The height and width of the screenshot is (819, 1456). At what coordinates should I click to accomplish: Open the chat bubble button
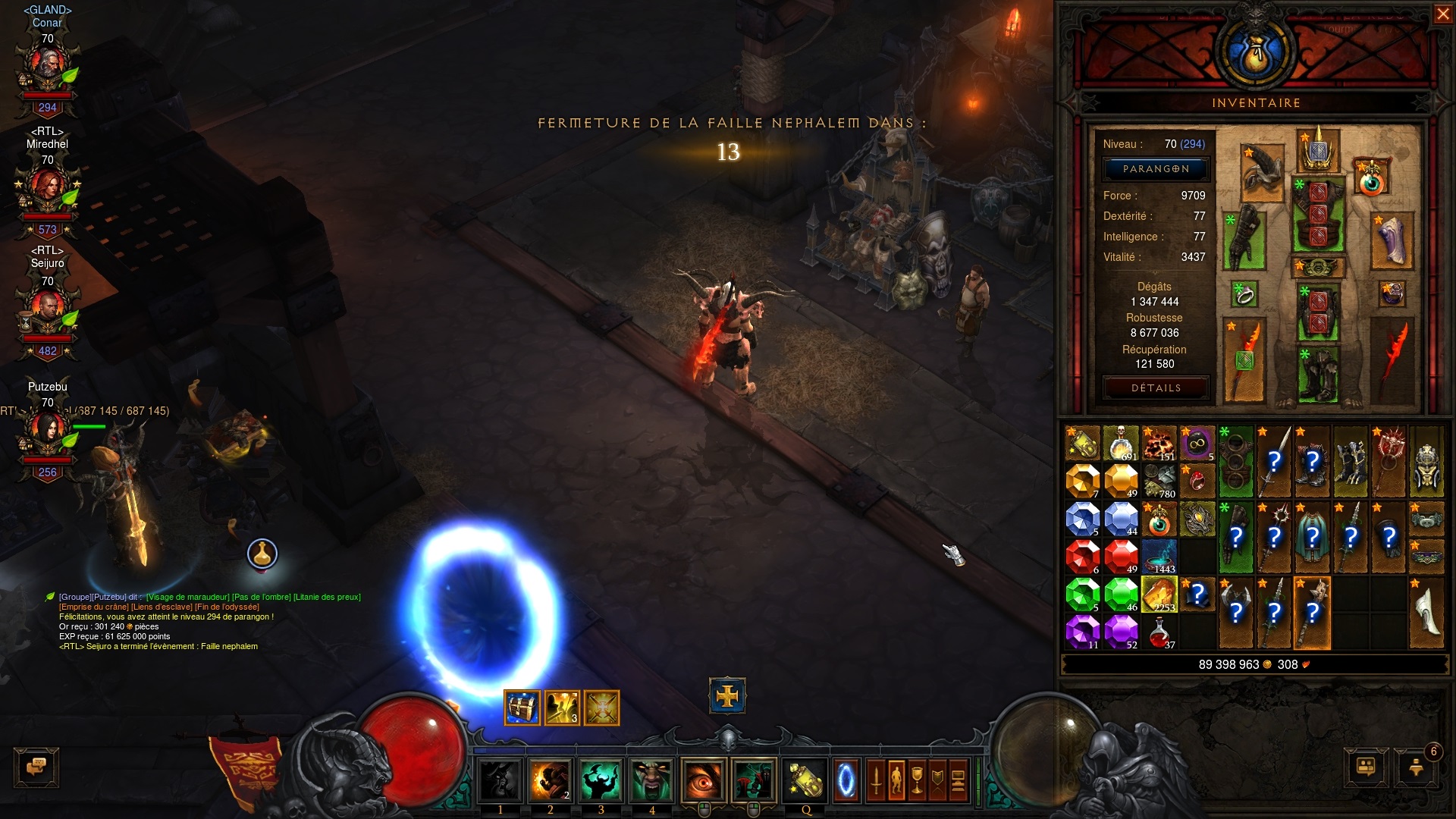tap(36, 767)
